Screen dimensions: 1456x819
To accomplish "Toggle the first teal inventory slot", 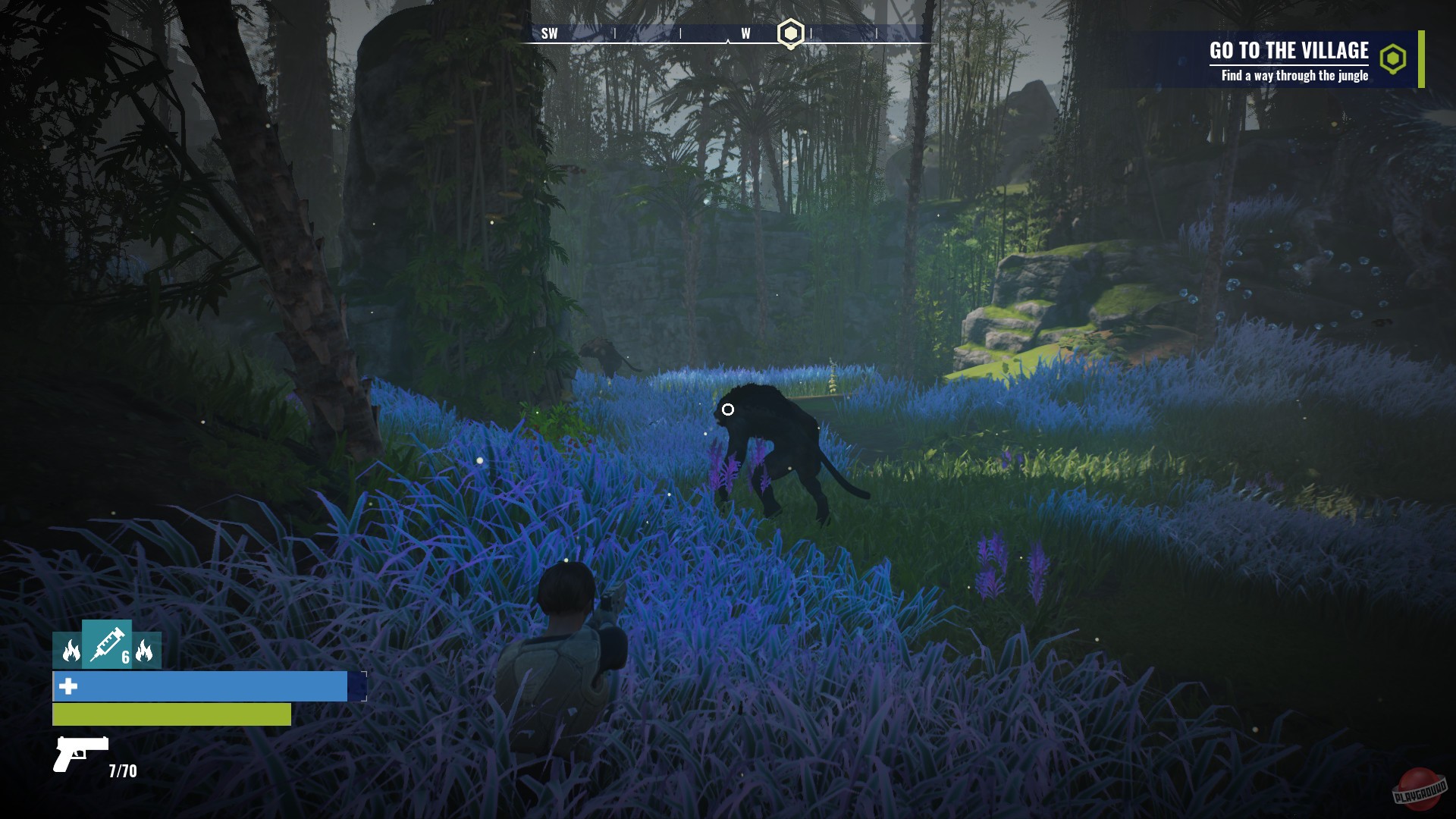I will pos(67,651).
